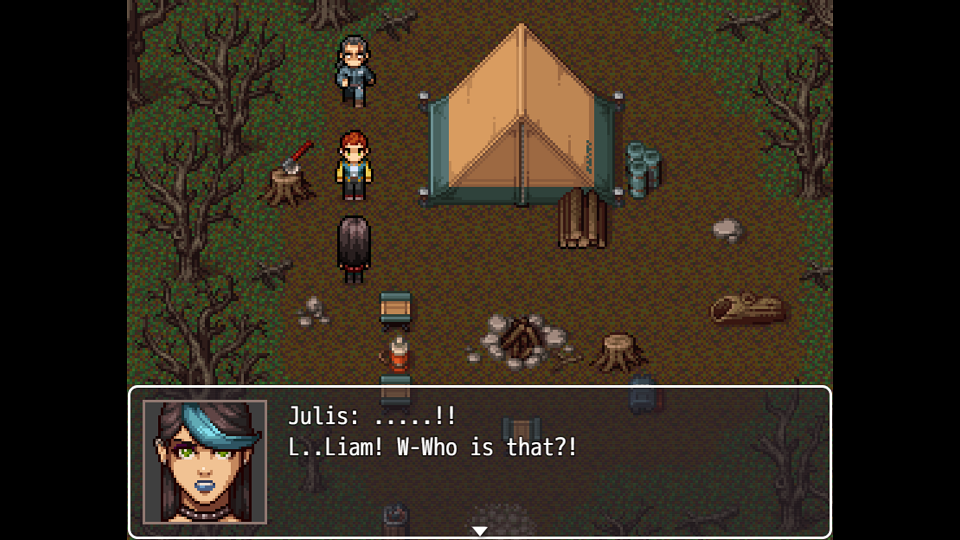Advance dialogue with the white continue arrow
This screenshot has height=540, width=960.
click(480, 530)
